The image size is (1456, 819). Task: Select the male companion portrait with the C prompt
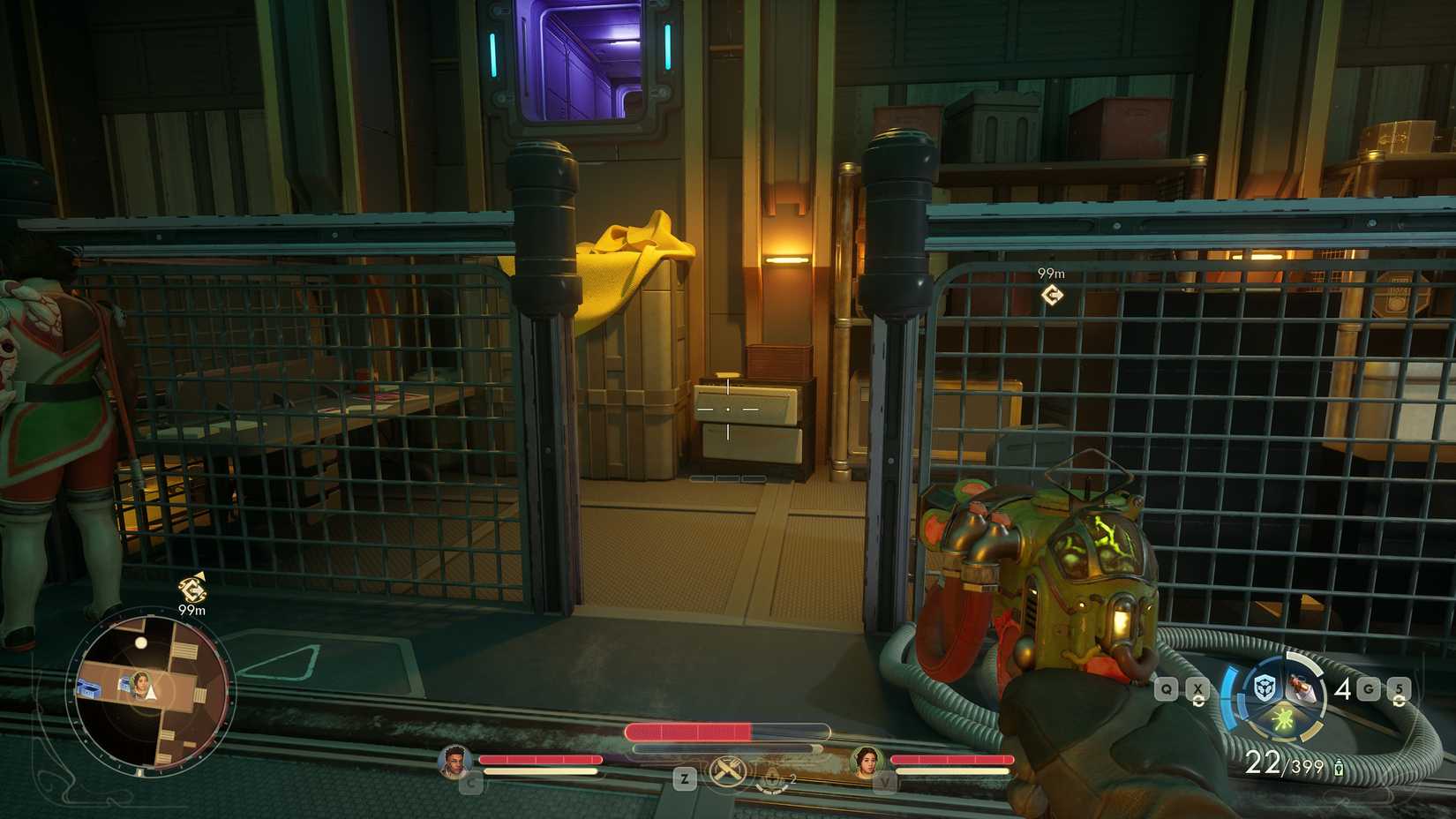point(454,760)
